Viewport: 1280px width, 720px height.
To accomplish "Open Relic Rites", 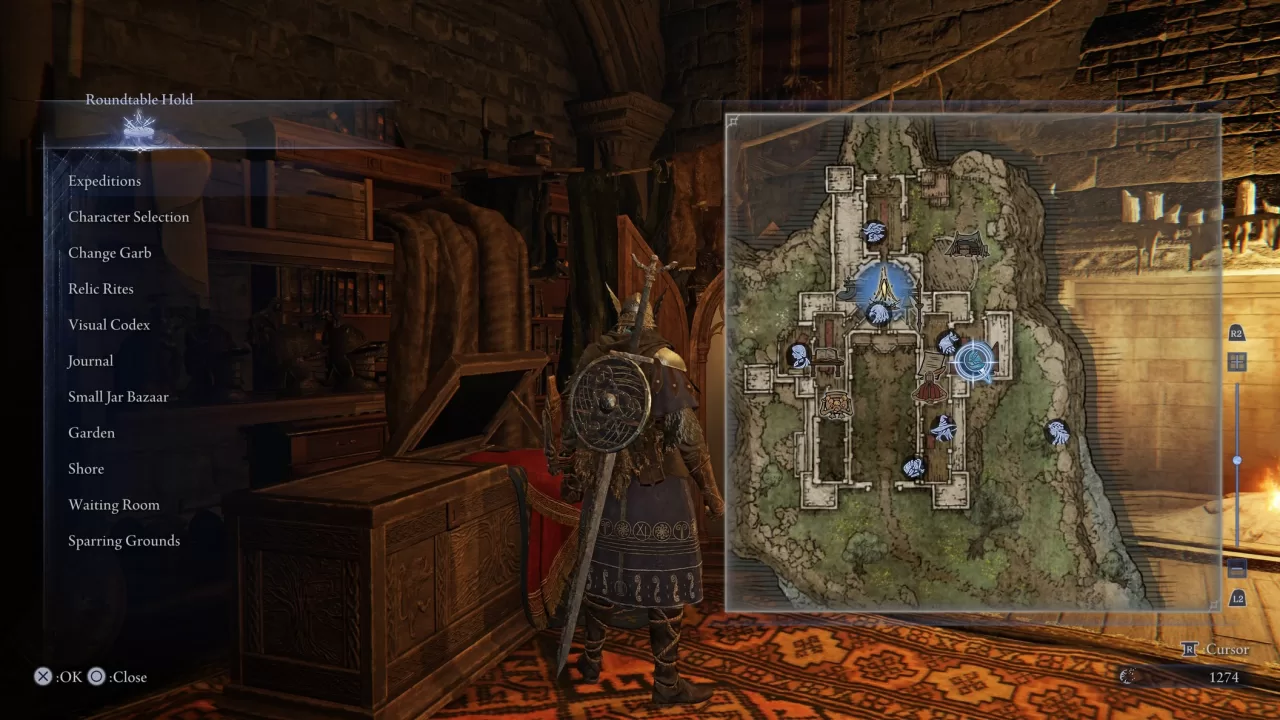I will point(100,288).
